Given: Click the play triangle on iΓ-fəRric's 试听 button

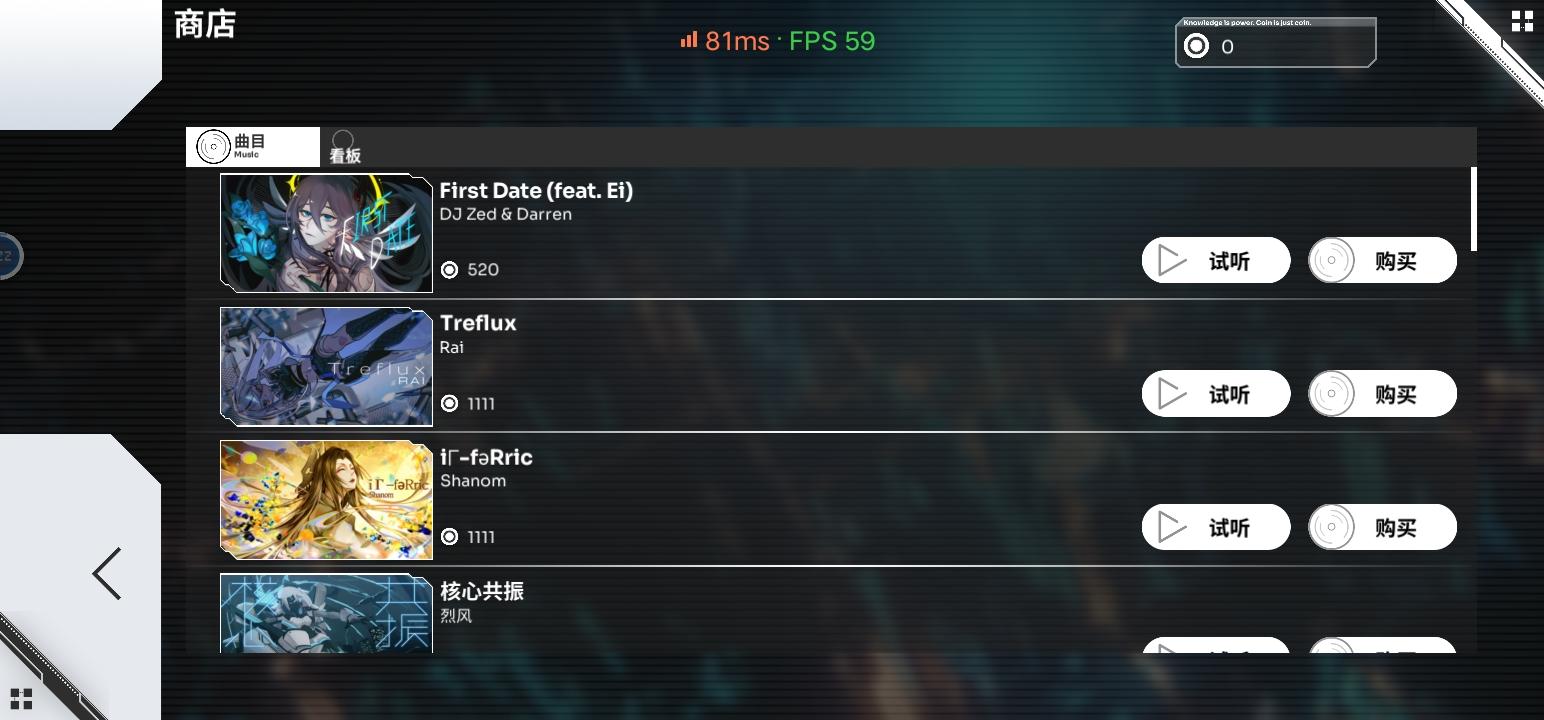Looking at the screenshot, I should point(1172,527).
